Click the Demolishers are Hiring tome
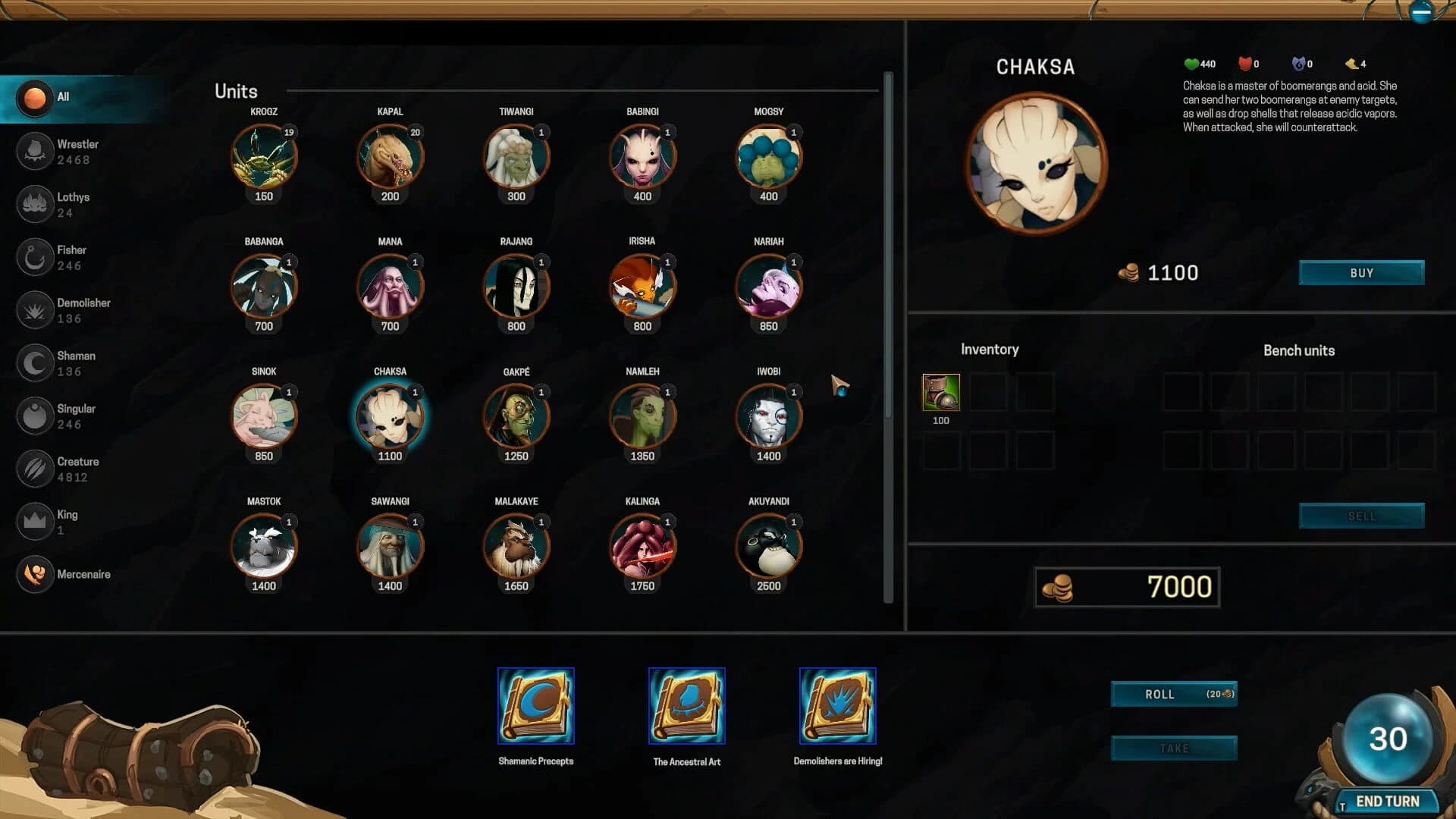Viewport: 1456px width, 819px height. [837, 705]
